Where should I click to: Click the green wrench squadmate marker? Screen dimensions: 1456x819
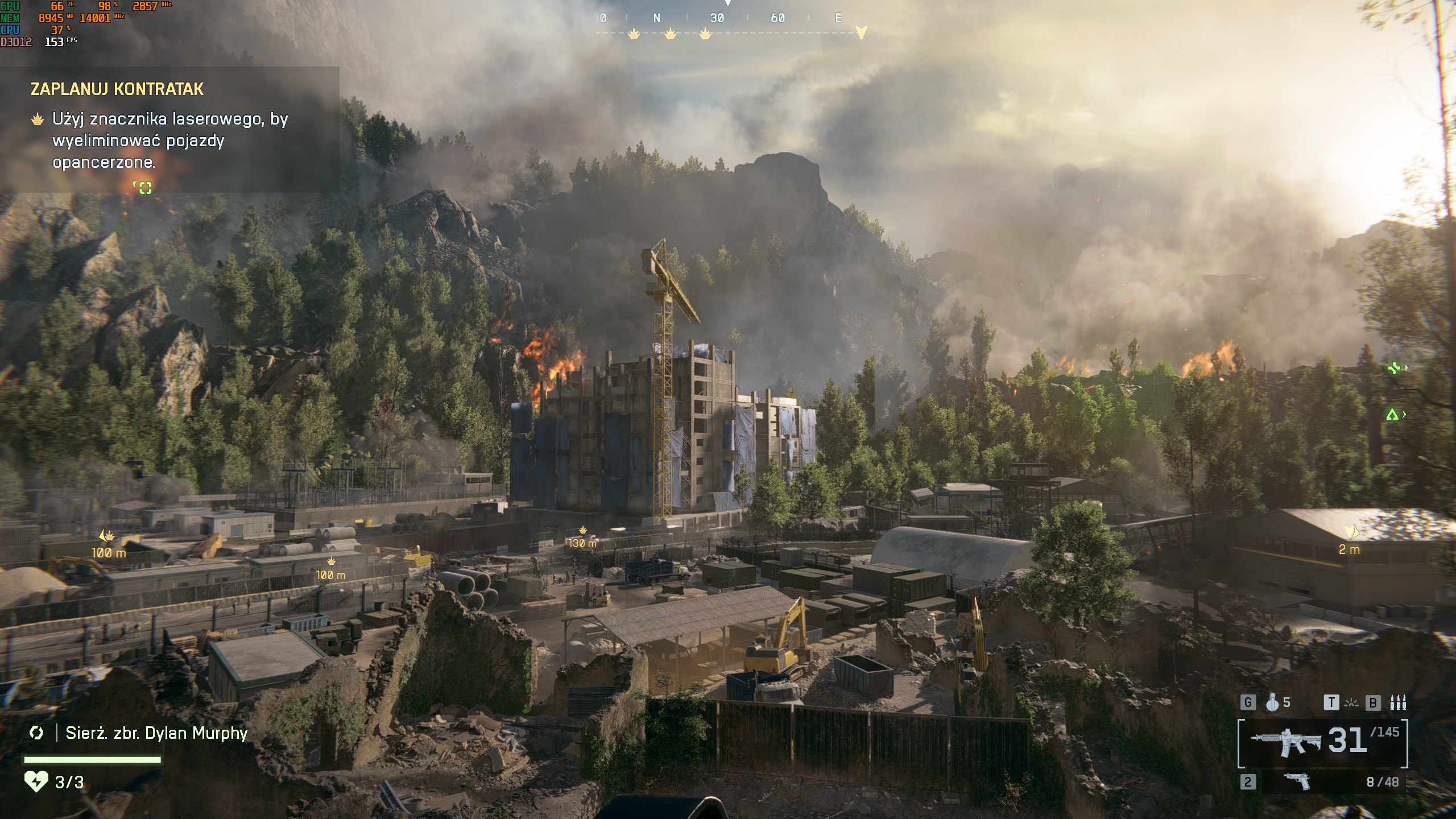click(1393, 369)
